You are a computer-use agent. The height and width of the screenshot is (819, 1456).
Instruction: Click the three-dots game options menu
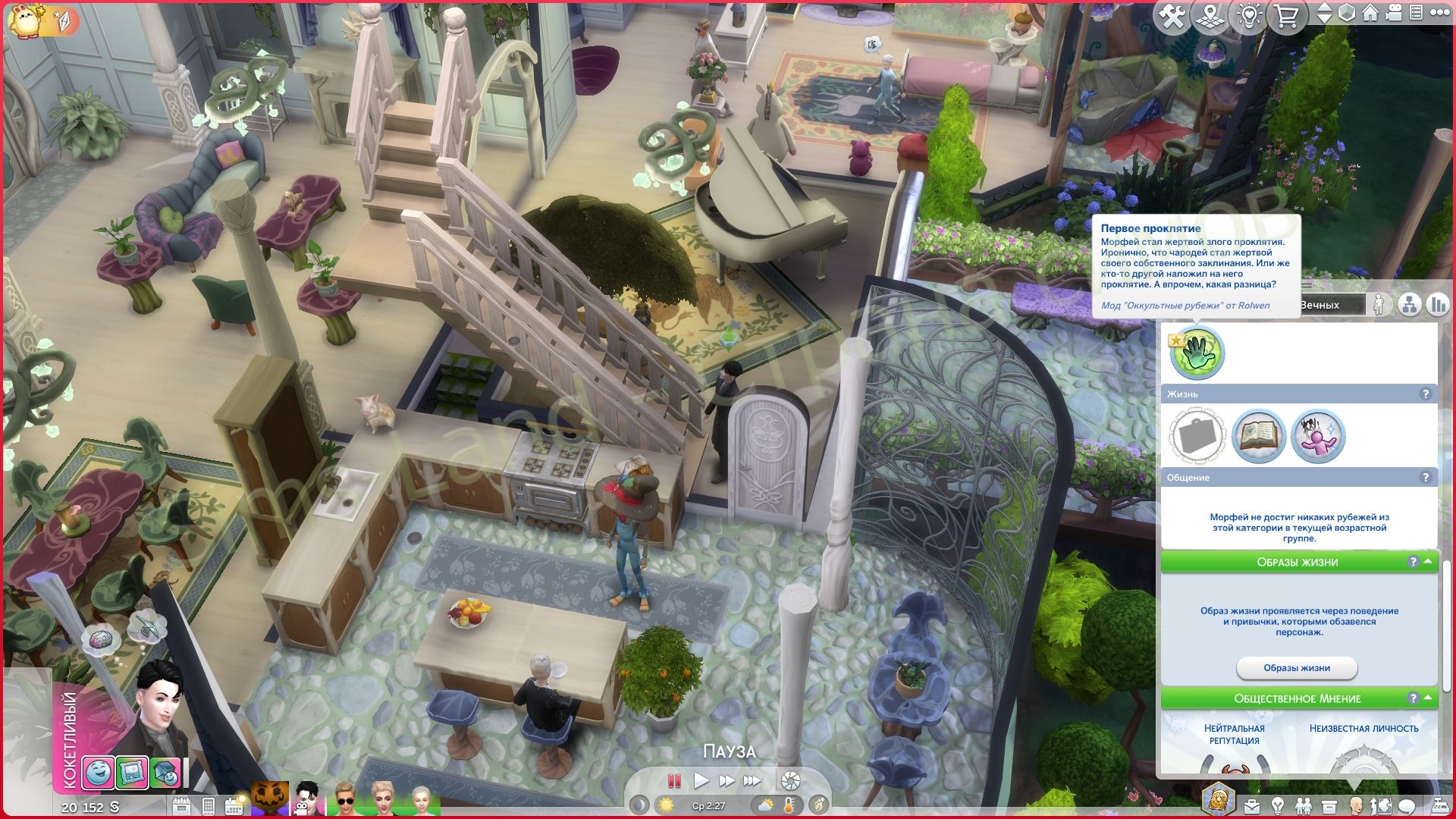click(x=1437, y=14)
